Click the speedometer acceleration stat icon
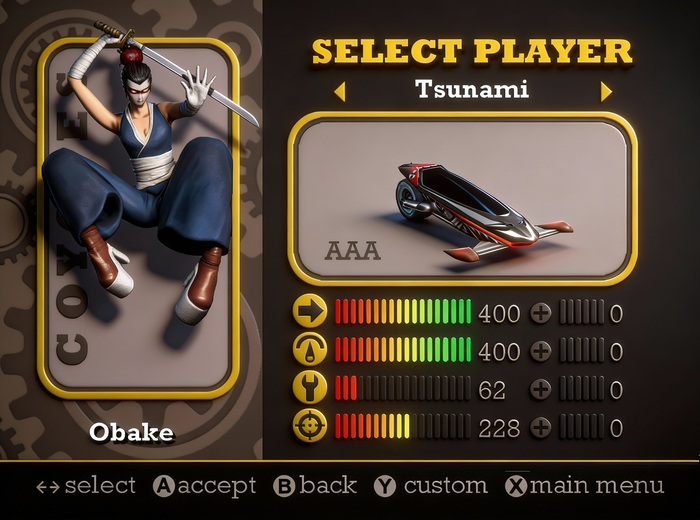The image size is (700, 520). (310, 350)
